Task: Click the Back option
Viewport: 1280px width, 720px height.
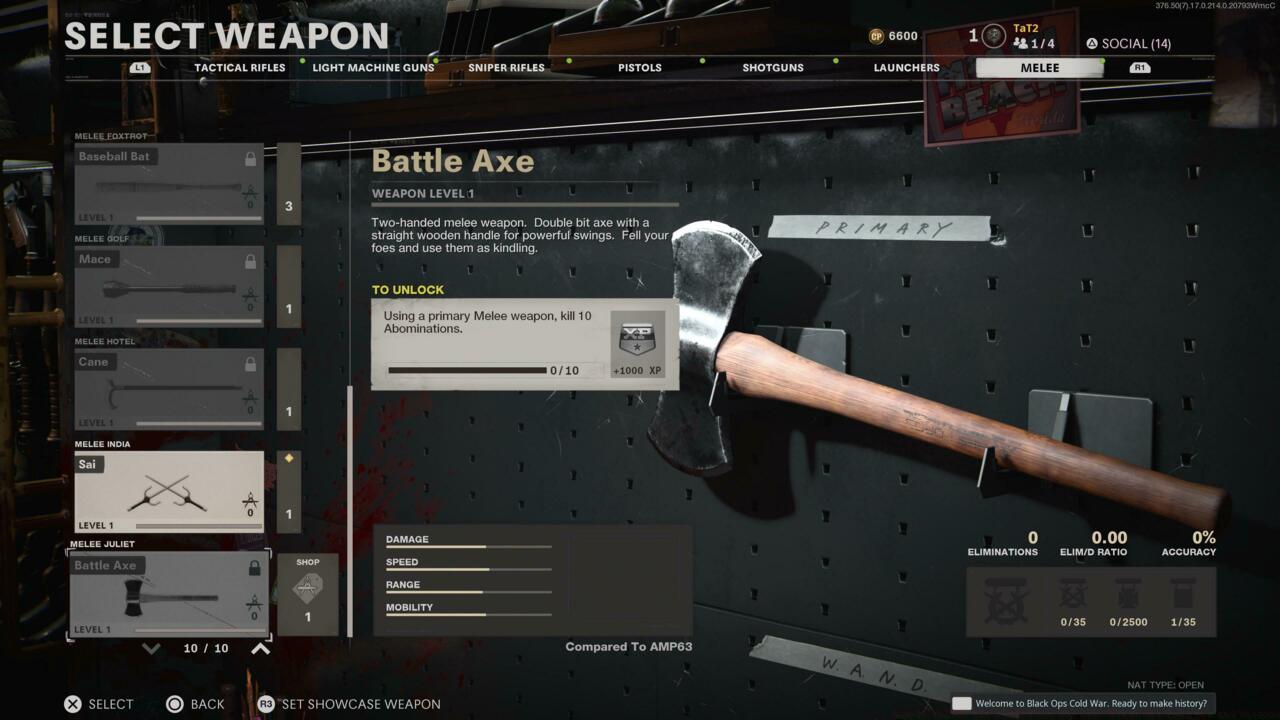Action: coord(196,704)
